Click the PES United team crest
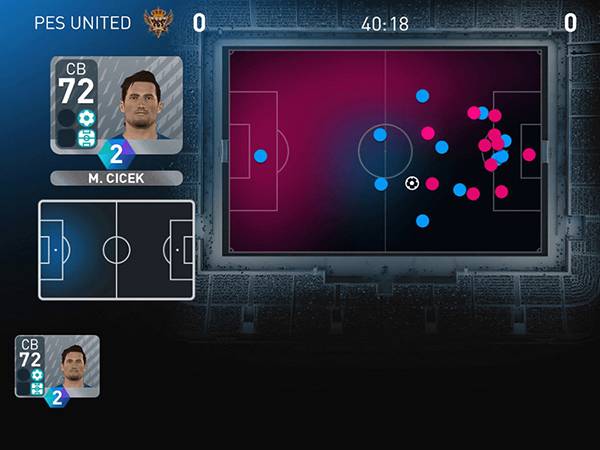 tap(158, 21)
